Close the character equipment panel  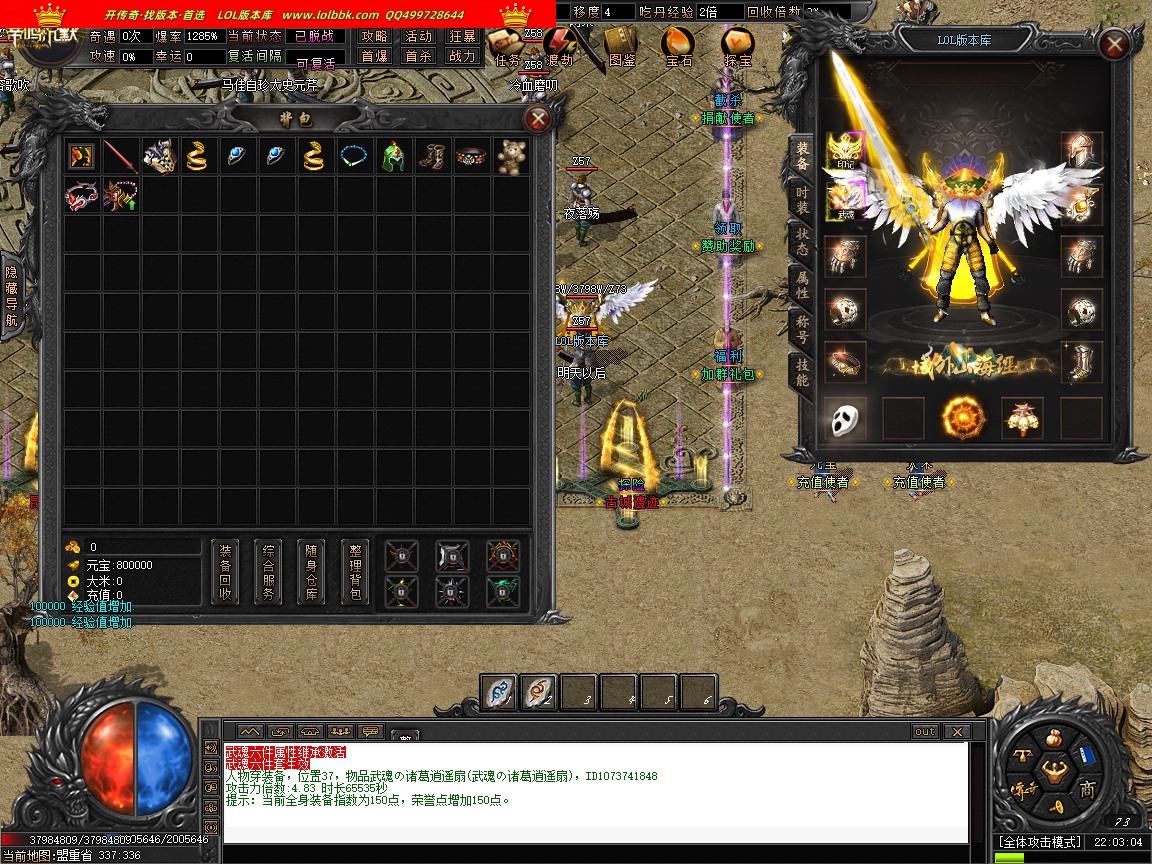coord(1113,44)
